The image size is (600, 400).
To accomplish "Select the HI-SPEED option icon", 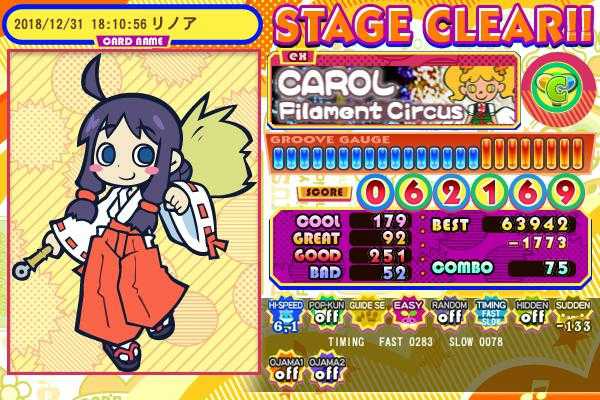I will click(283, 315).
